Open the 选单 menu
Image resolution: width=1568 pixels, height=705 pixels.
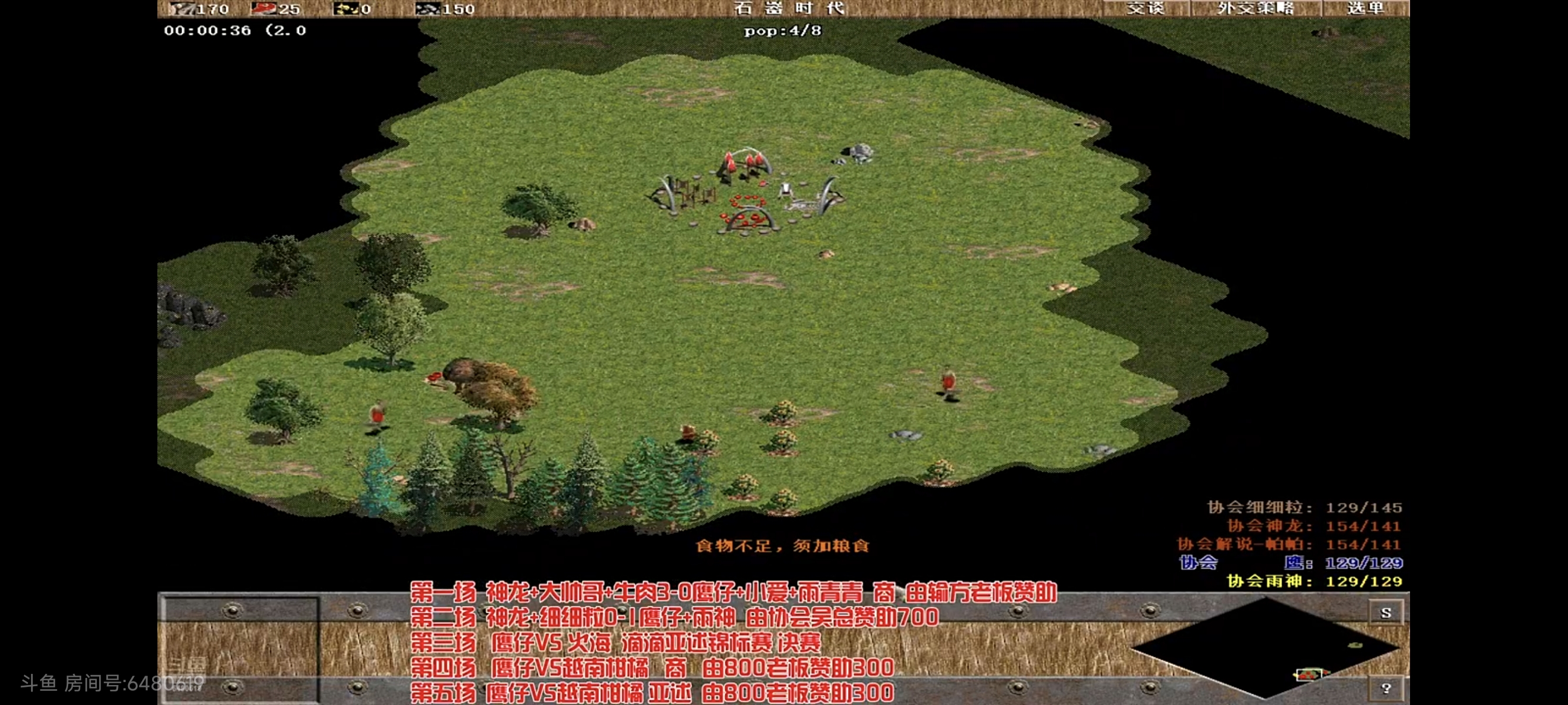1367,9
